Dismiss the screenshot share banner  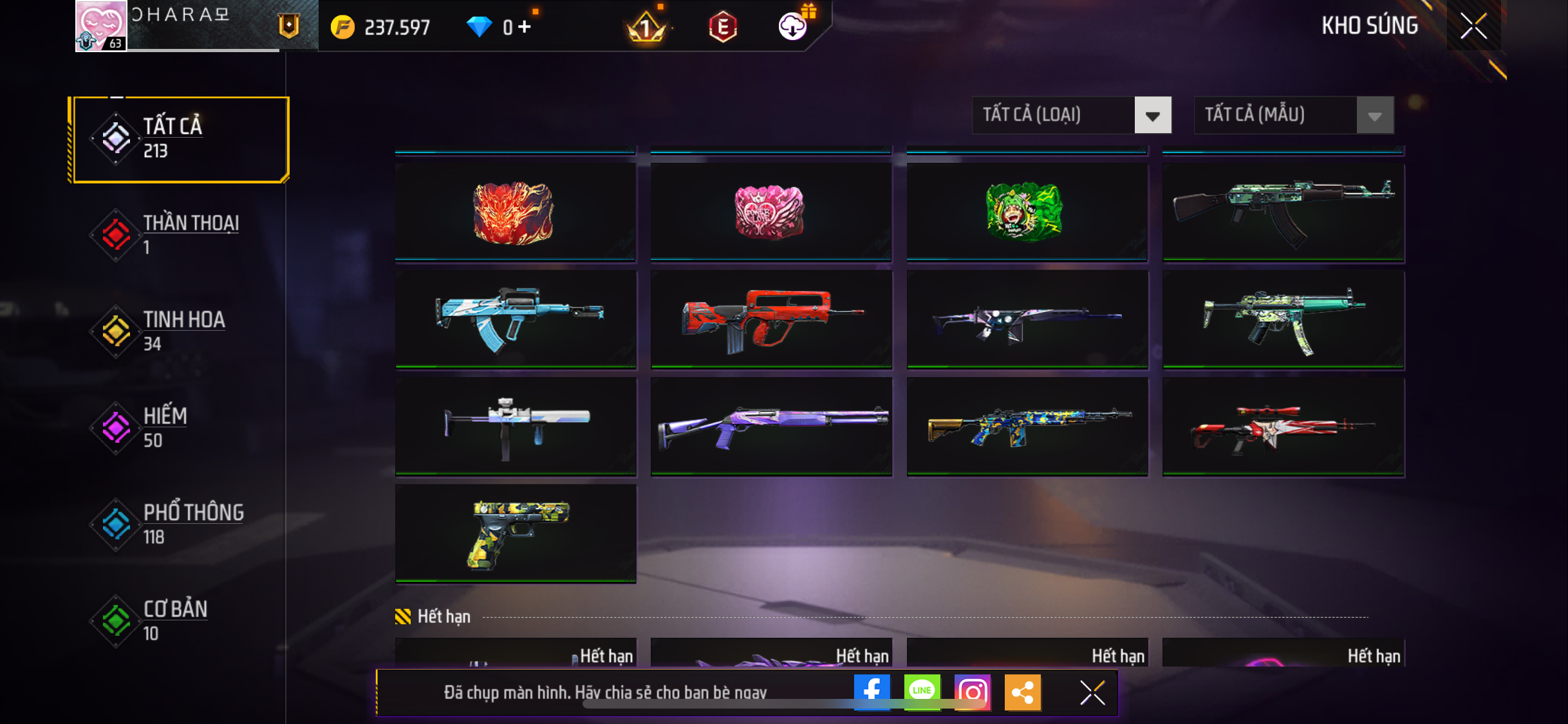pyautogui.click(x=1092, y=692)
